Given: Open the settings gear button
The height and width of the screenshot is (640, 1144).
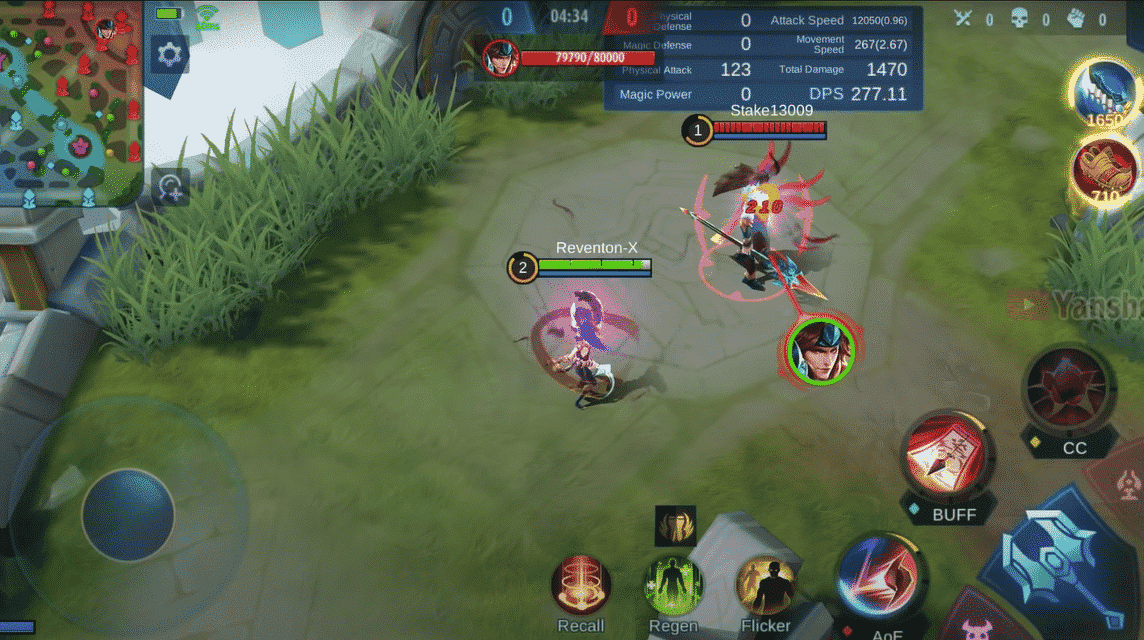Looking at the screenshot, I should tap(170, 54).
